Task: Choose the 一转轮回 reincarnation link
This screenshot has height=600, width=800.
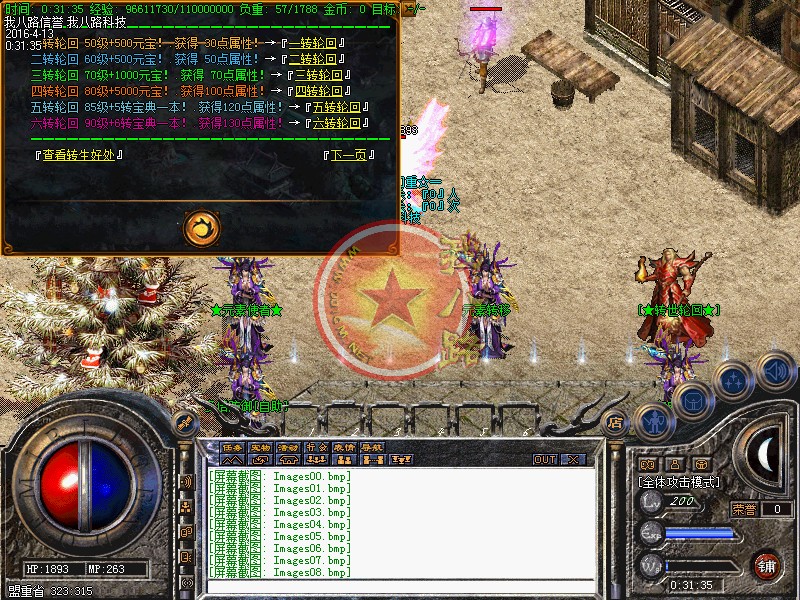Action: click(x=317, y=44)
